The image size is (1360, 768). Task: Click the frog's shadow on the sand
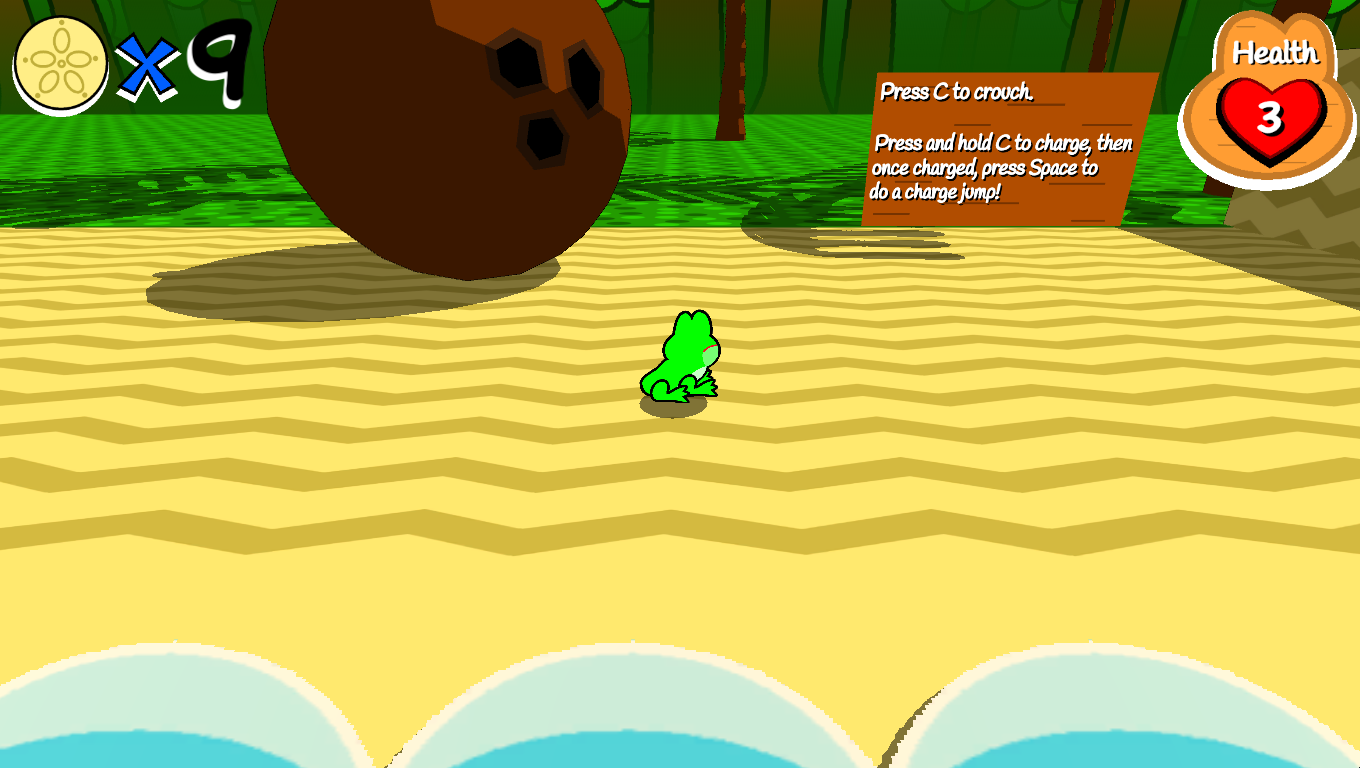pos(672,405)
